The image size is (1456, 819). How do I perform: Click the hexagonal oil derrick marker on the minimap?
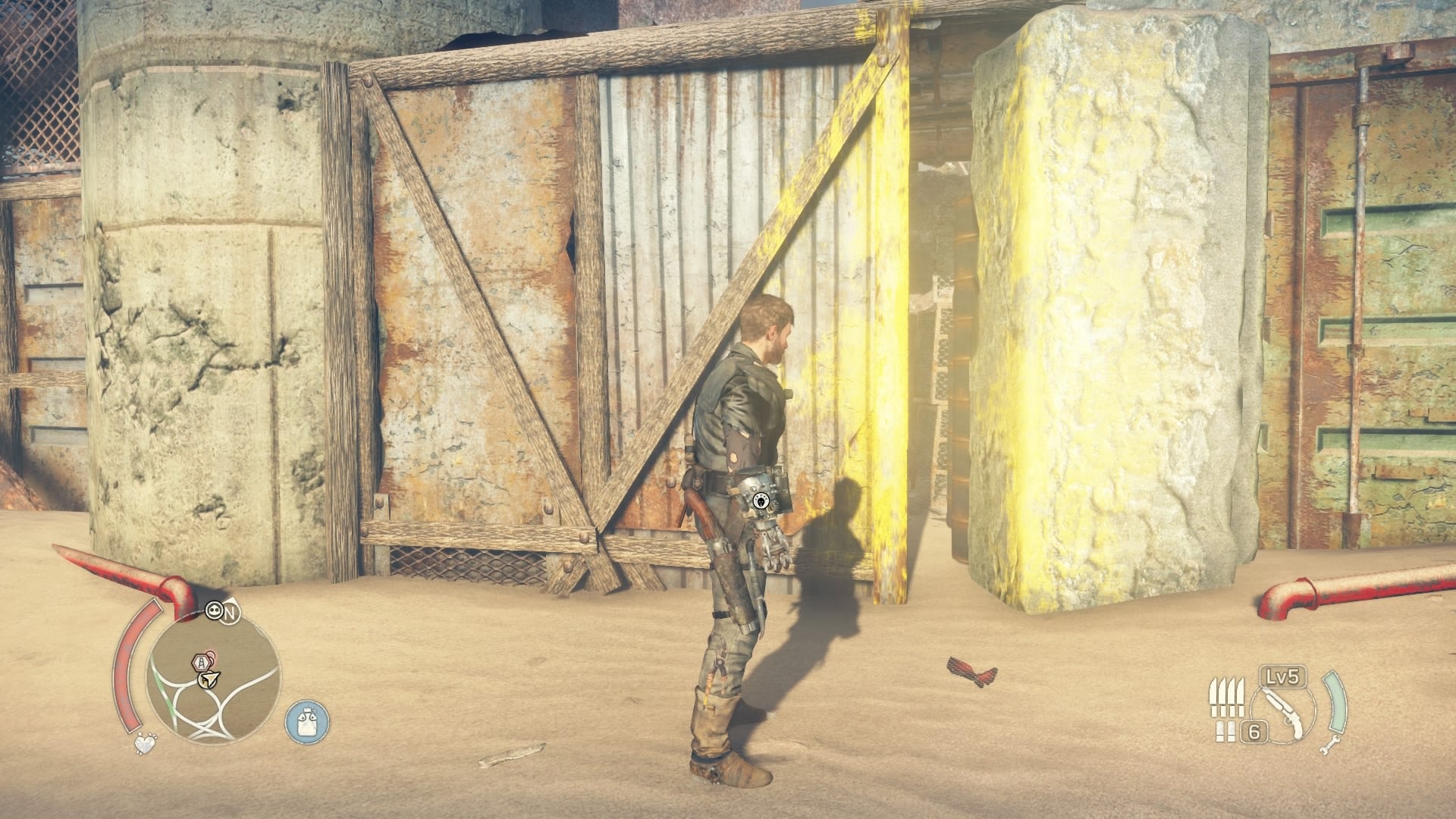click(202, 663)
